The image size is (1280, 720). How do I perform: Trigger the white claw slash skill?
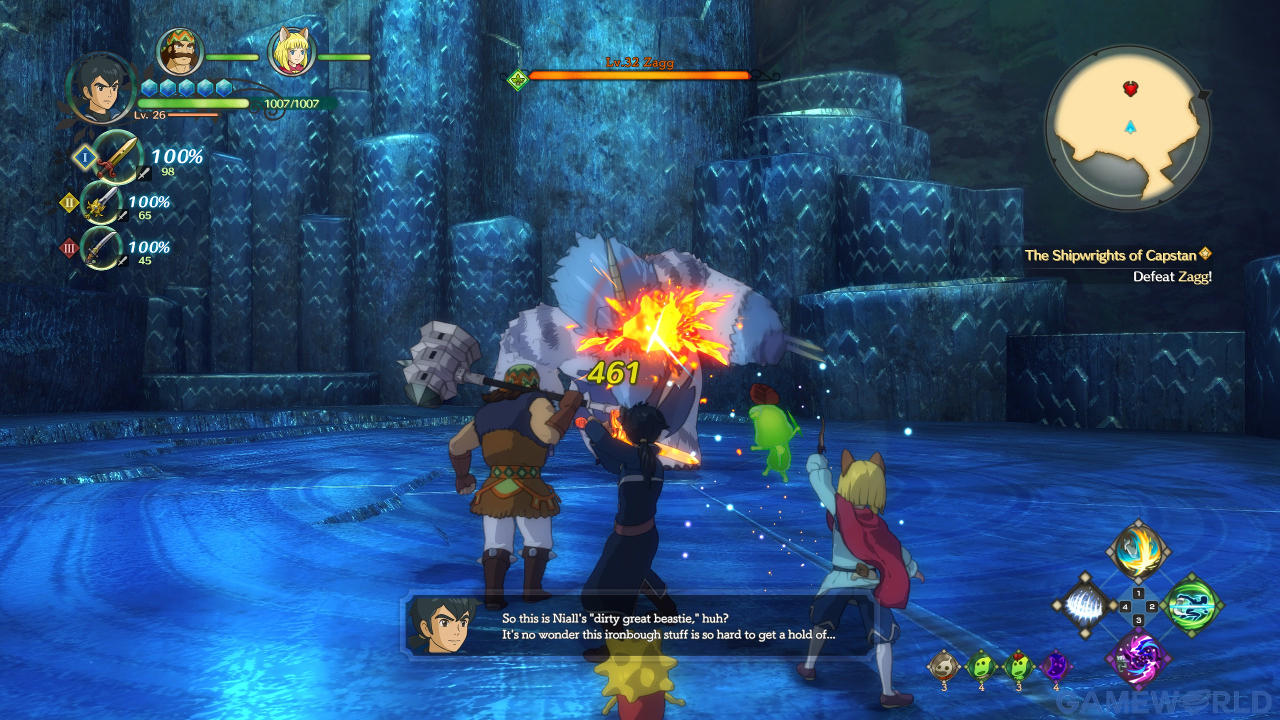tap(1083, 606)
